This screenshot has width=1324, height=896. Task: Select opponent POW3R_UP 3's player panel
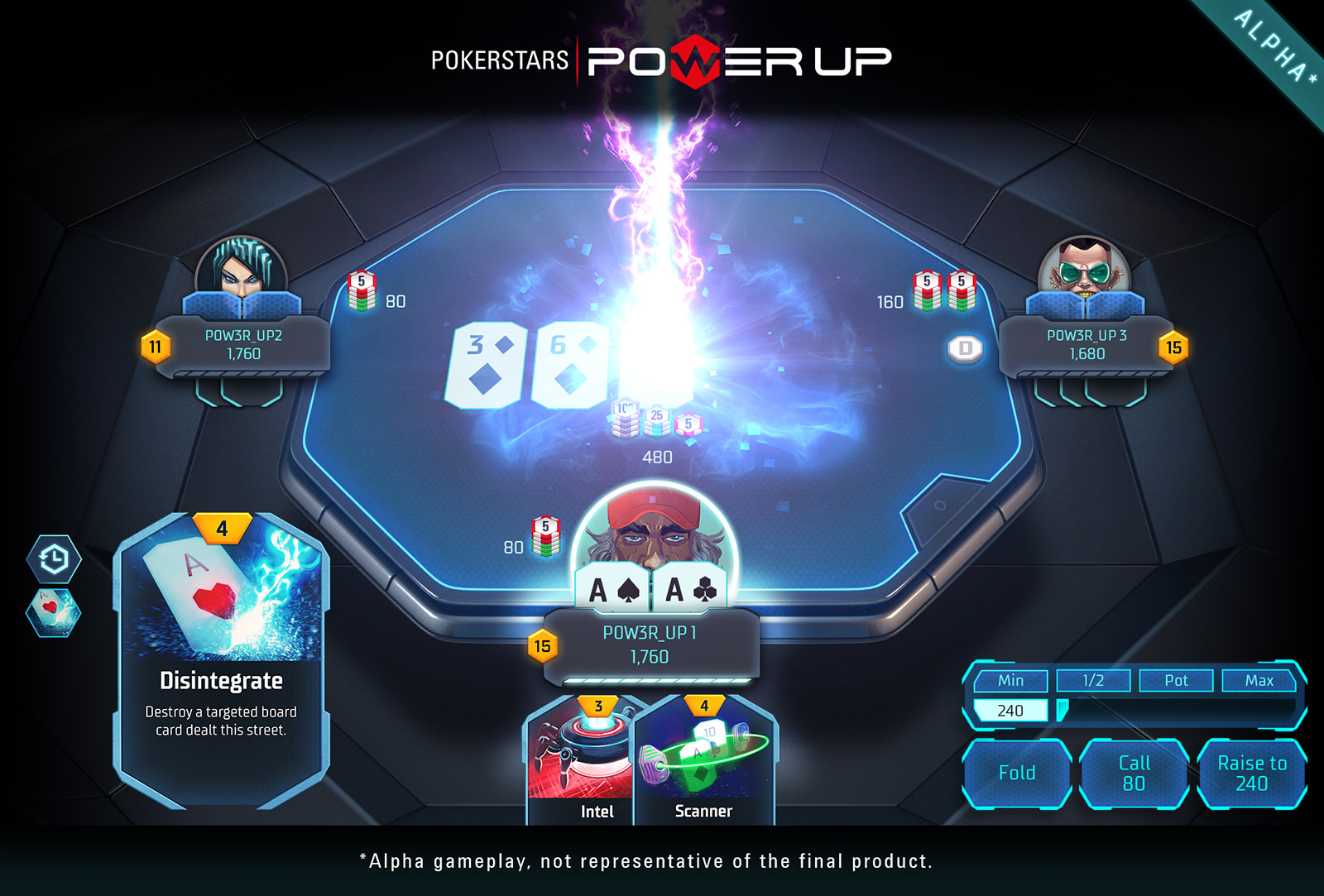(x=1087, y=345)
